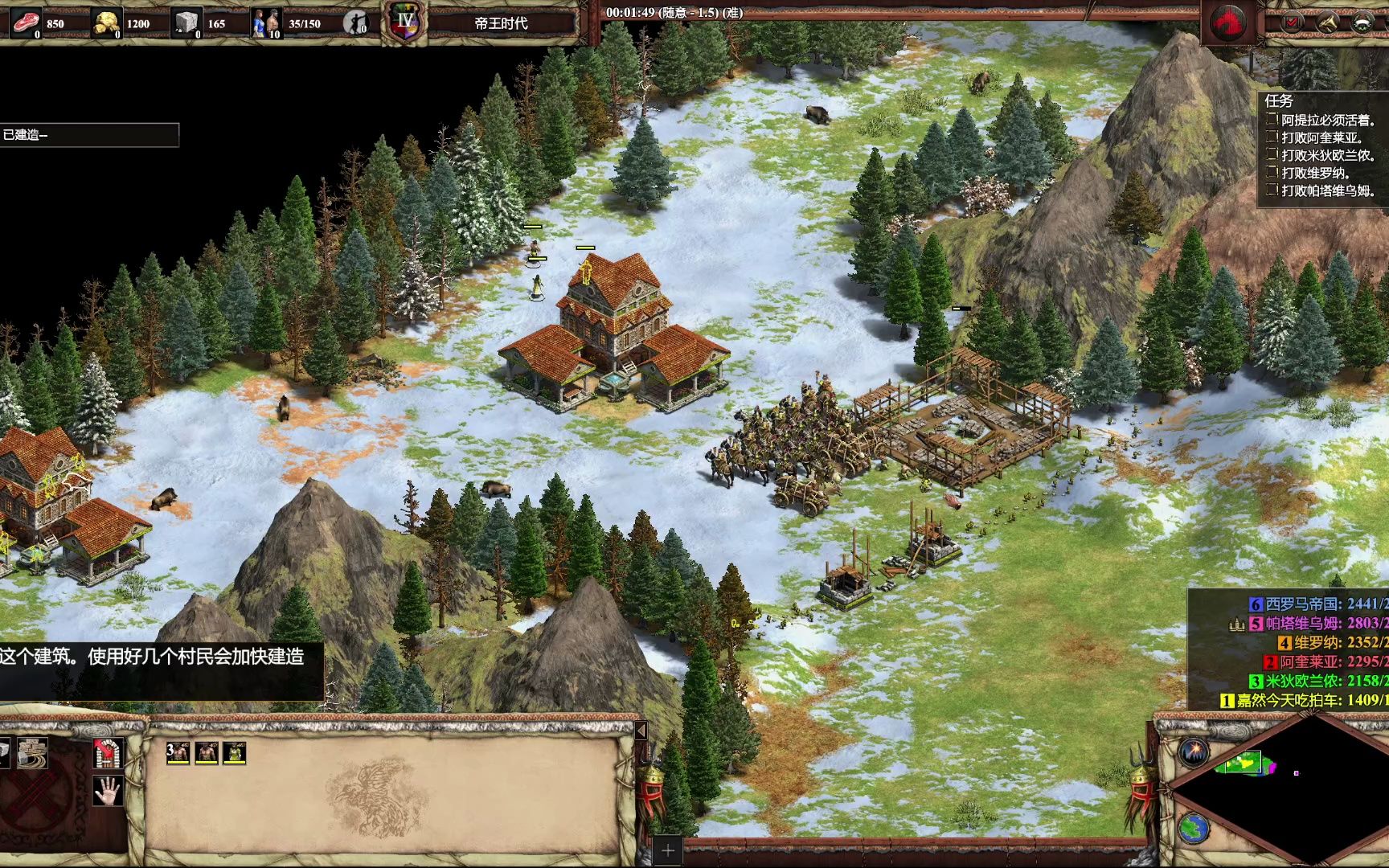This screenshot has width=1389, height=868.
Task: Select the first villager portrait numbered 3
Action: [x=178, y=752]
